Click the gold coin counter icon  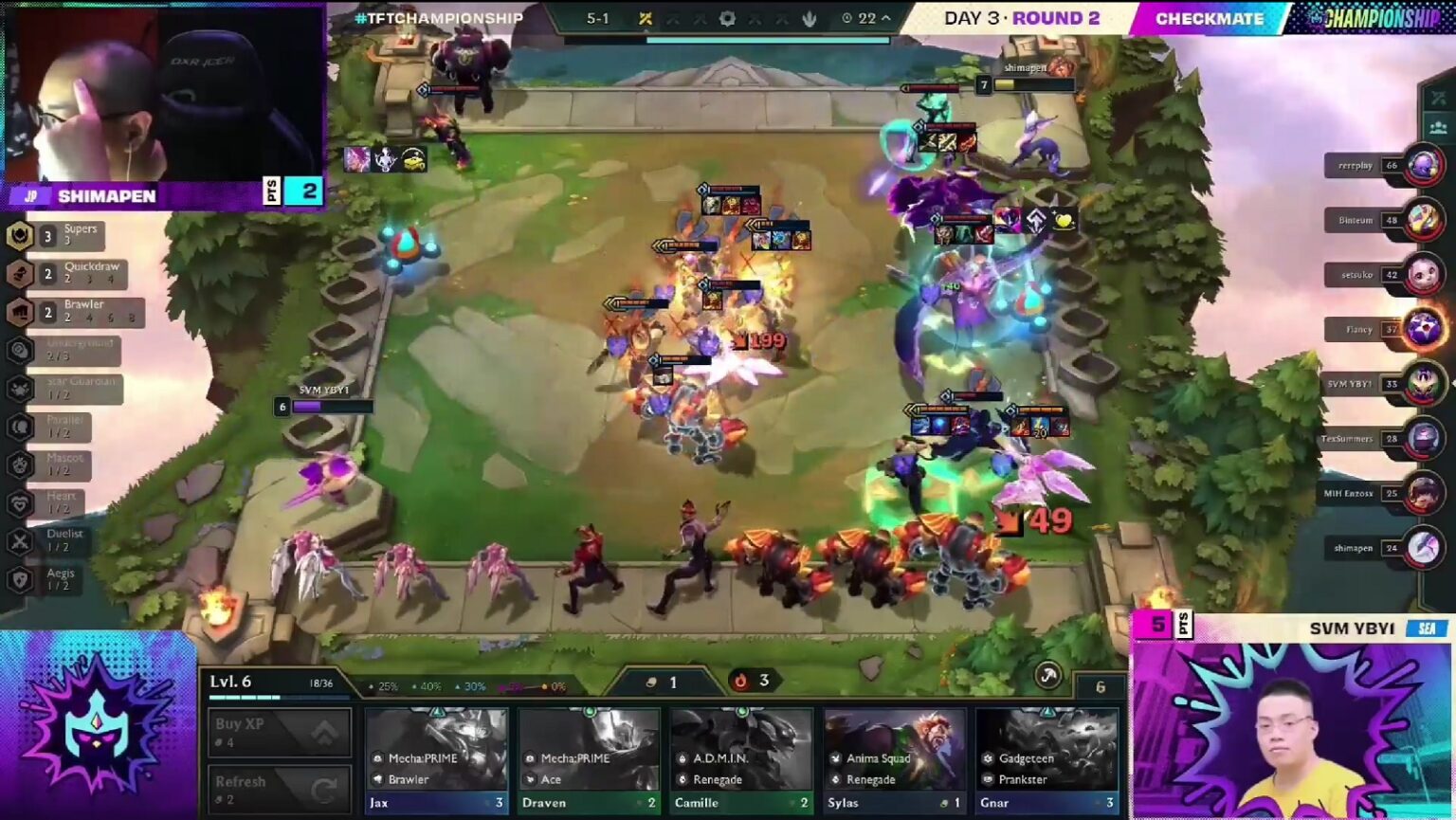[650, 682]
